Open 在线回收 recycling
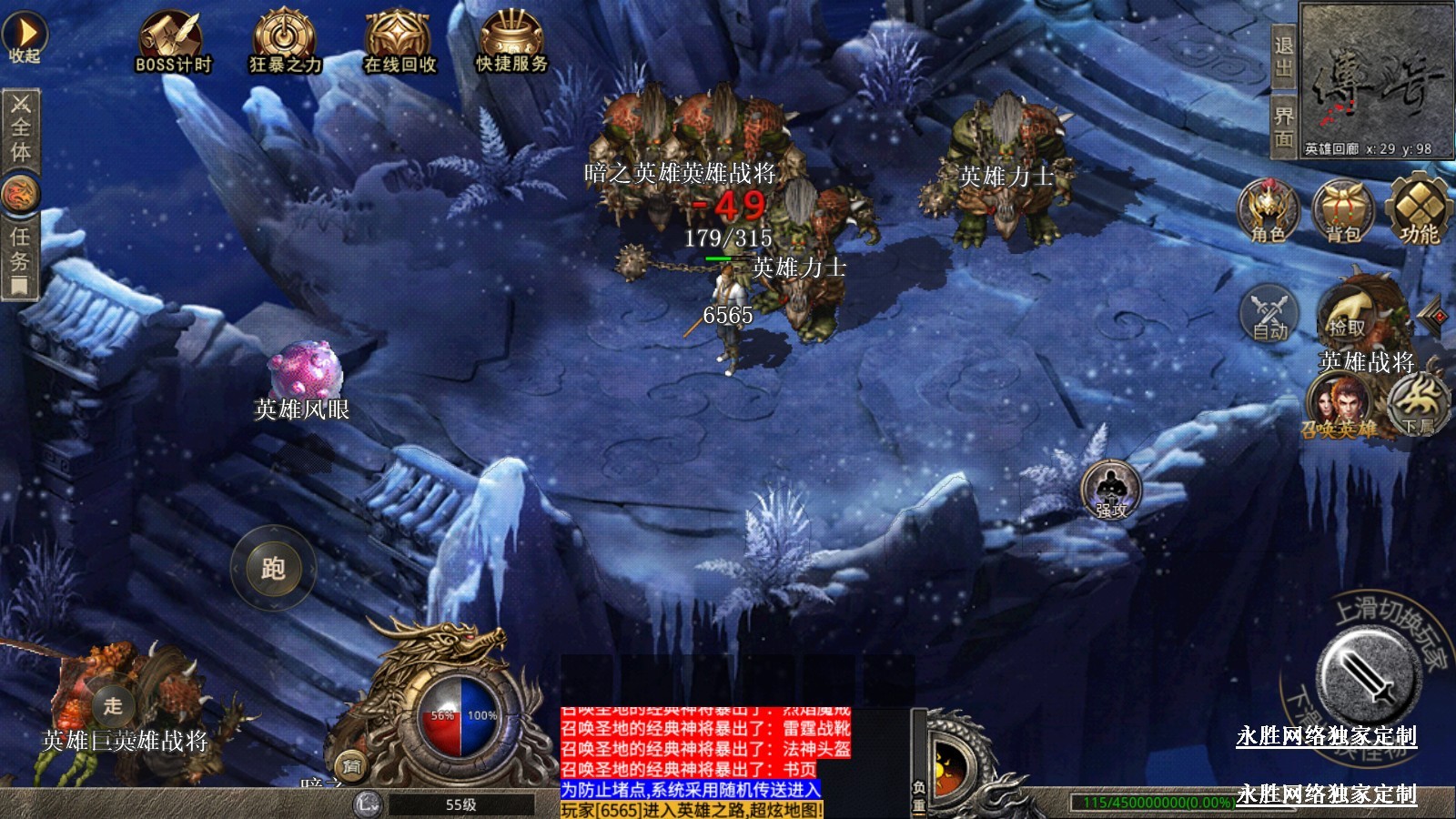Screen dimensions: 1456x819 [x=399, y=41]
